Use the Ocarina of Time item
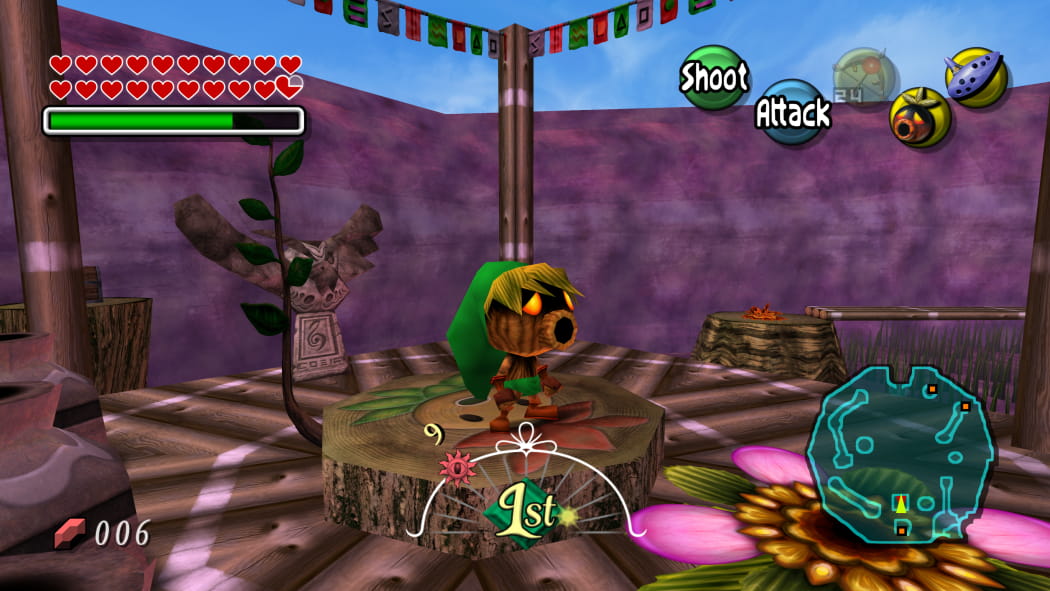1050x591 pixels. pyautogui.click(x=976, y=77)
